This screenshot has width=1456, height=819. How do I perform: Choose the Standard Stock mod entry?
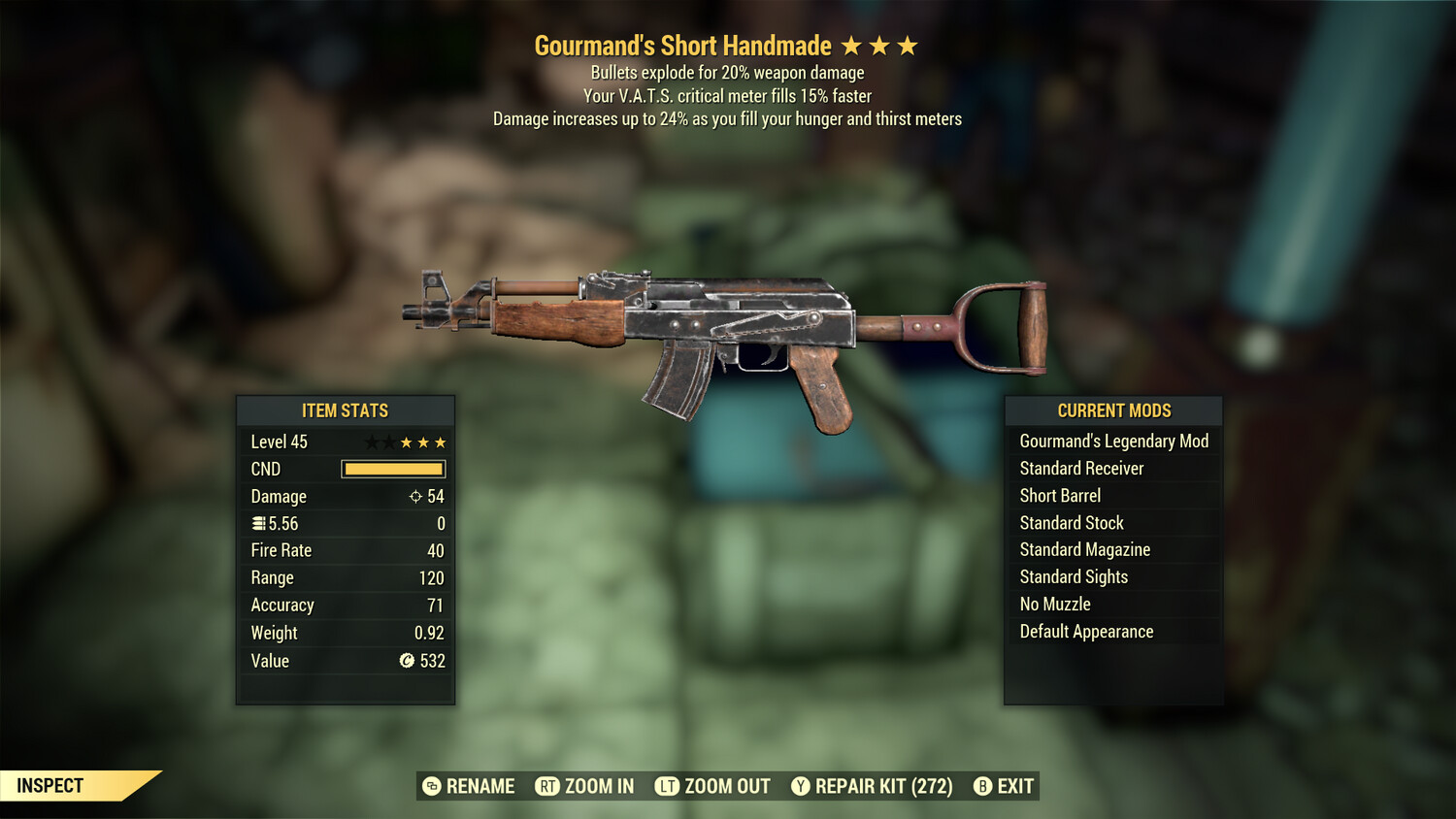click(1072, 523)
